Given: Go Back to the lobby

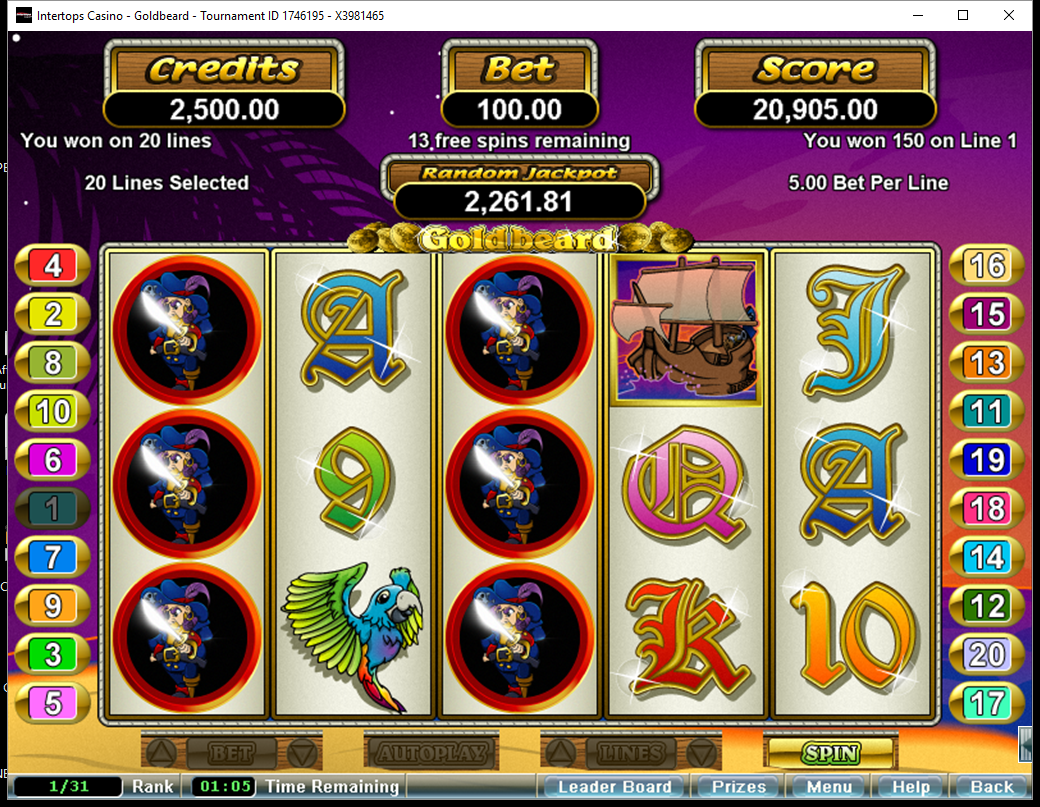Looking at the screenshot, I should [991, 787].
